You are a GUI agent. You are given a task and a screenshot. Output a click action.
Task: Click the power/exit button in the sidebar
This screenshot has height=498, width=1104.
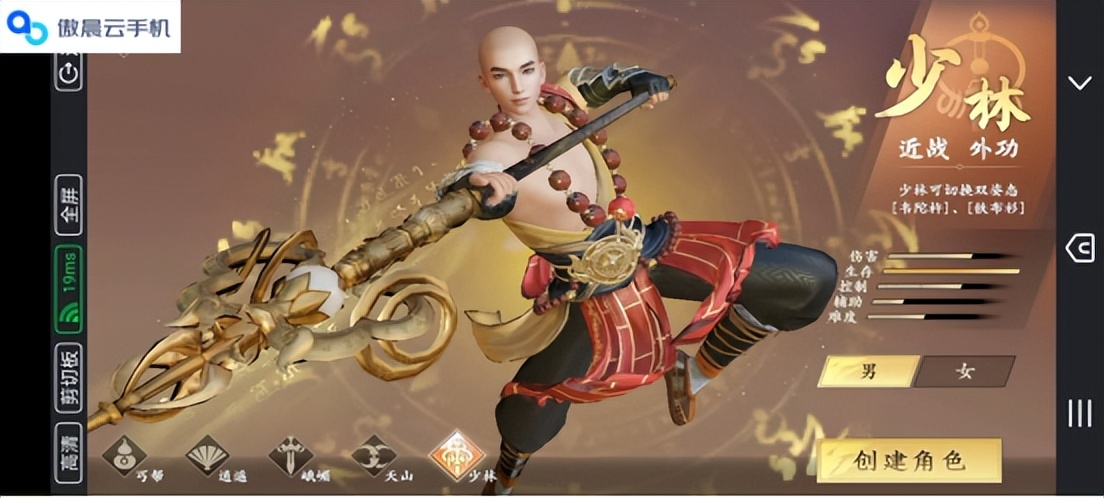coord(69,72)
